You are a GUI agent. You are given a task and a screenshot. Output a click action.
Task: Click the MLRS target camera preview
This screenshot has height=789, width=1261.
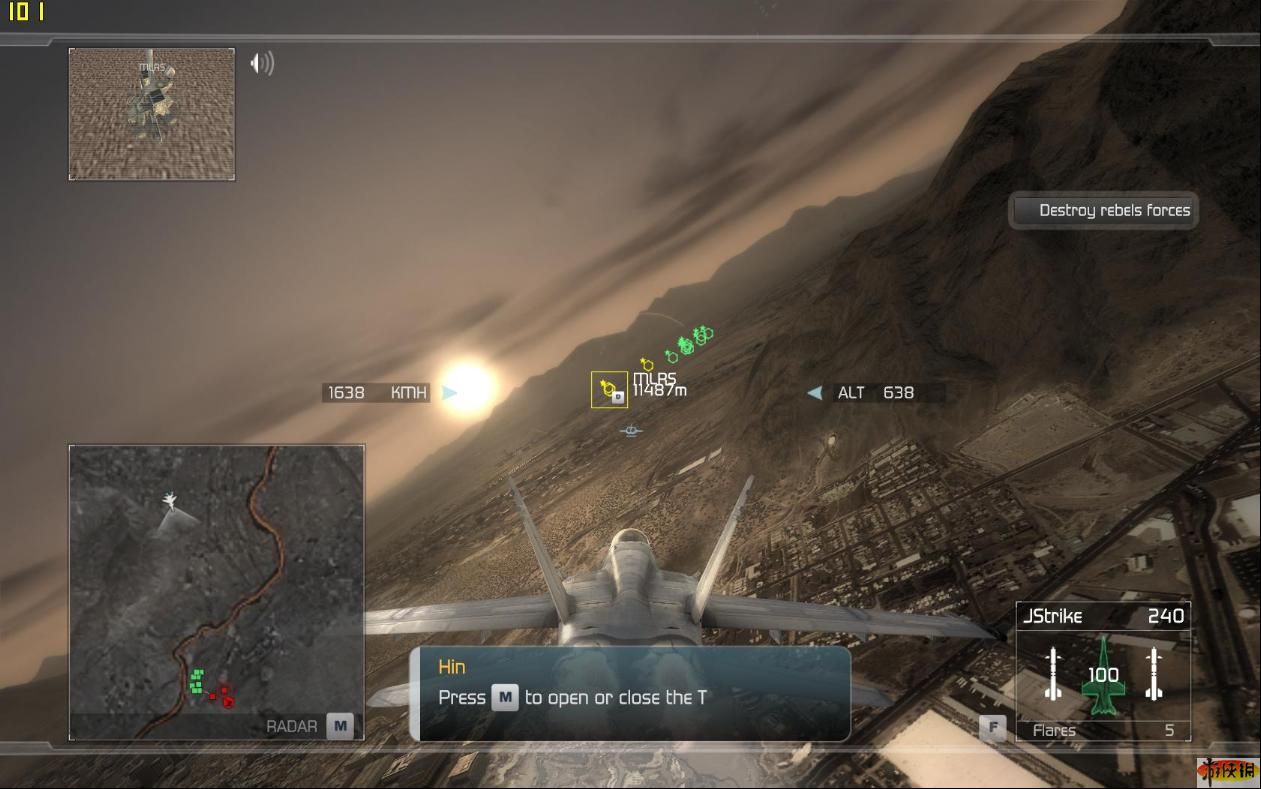[152, 114]
